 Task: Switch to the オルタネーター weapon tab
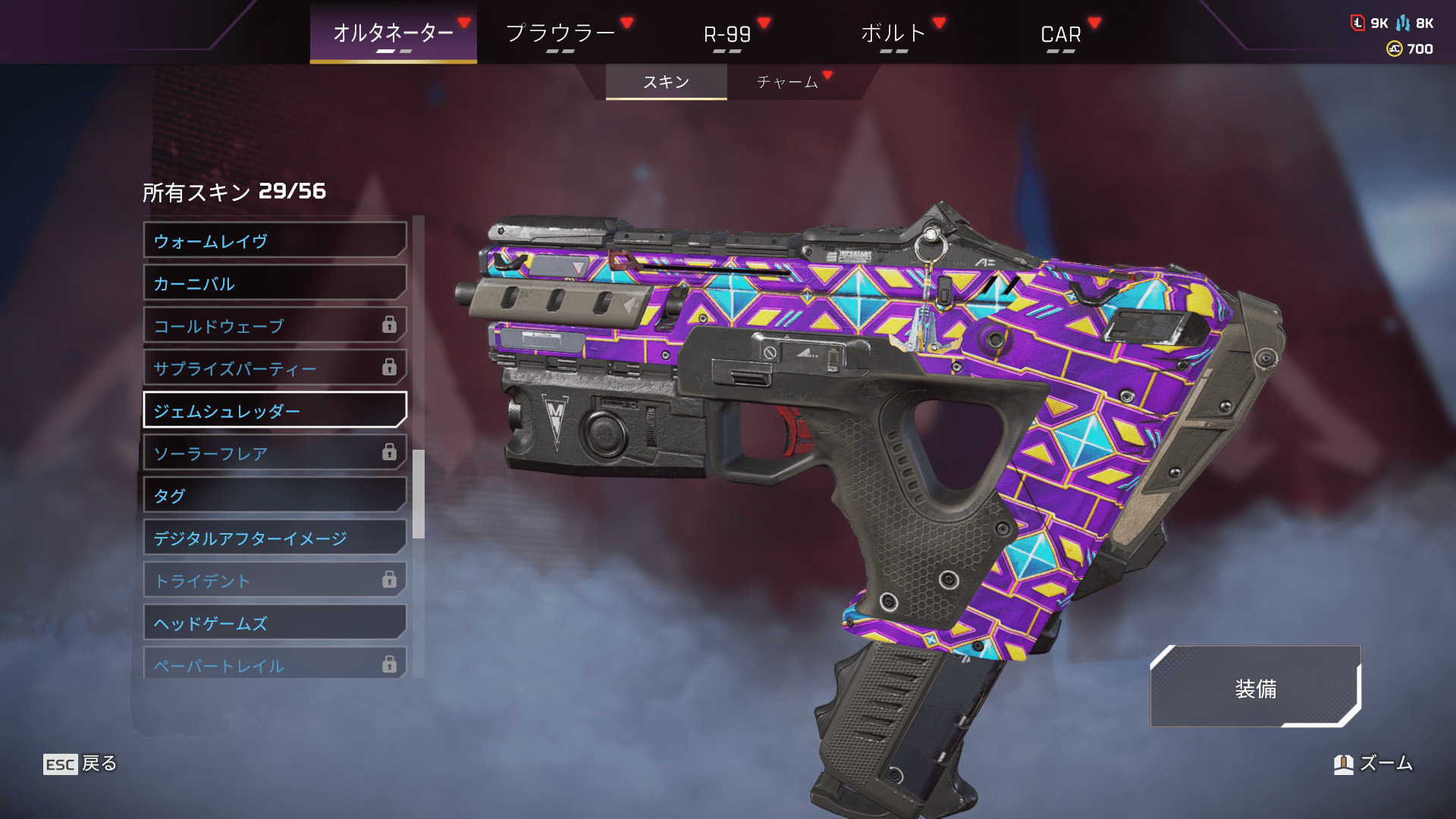click(393, 33)
